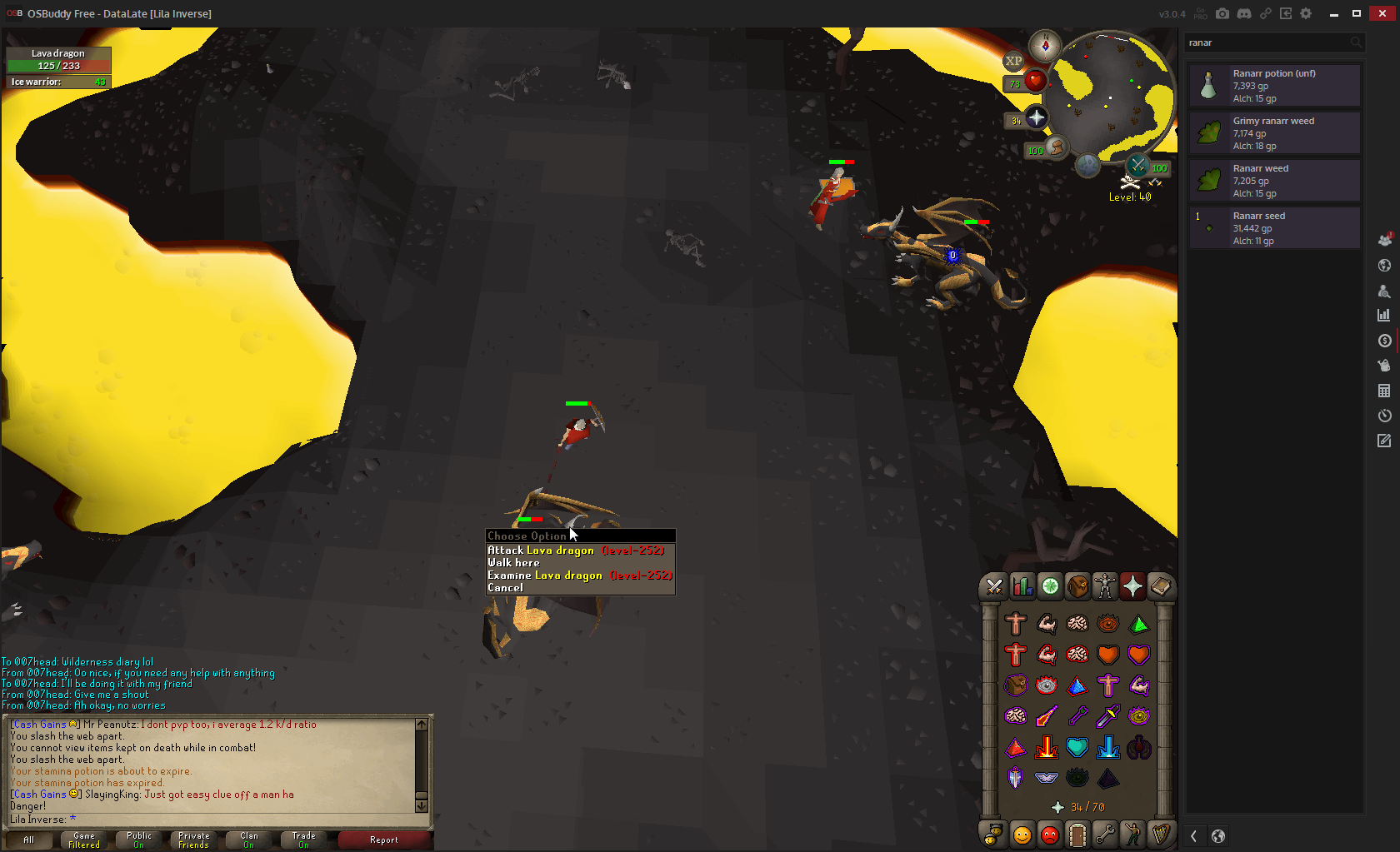This screenshot has width=1400, height=852.
Task: Activate the Redemption heart prayer
Action: [1077, 747]
